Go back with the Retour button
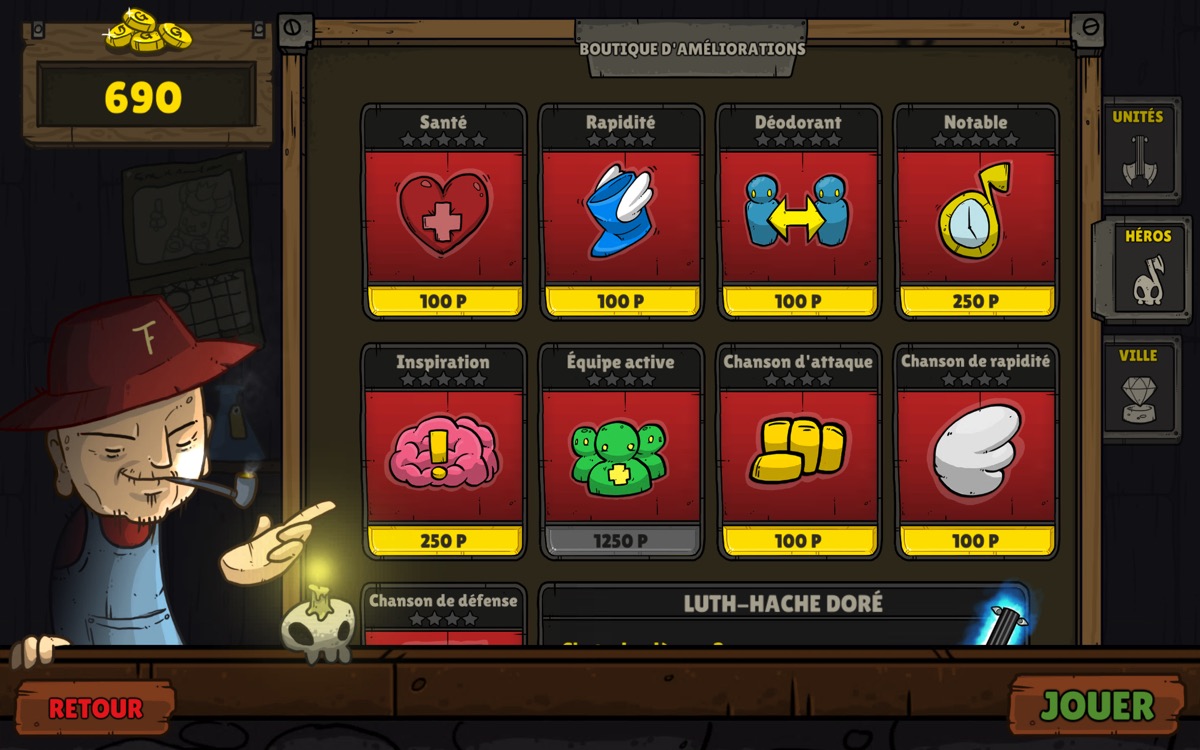This screenshot has height=750, width=1200. pyautogui.click(x=96, y=708)
